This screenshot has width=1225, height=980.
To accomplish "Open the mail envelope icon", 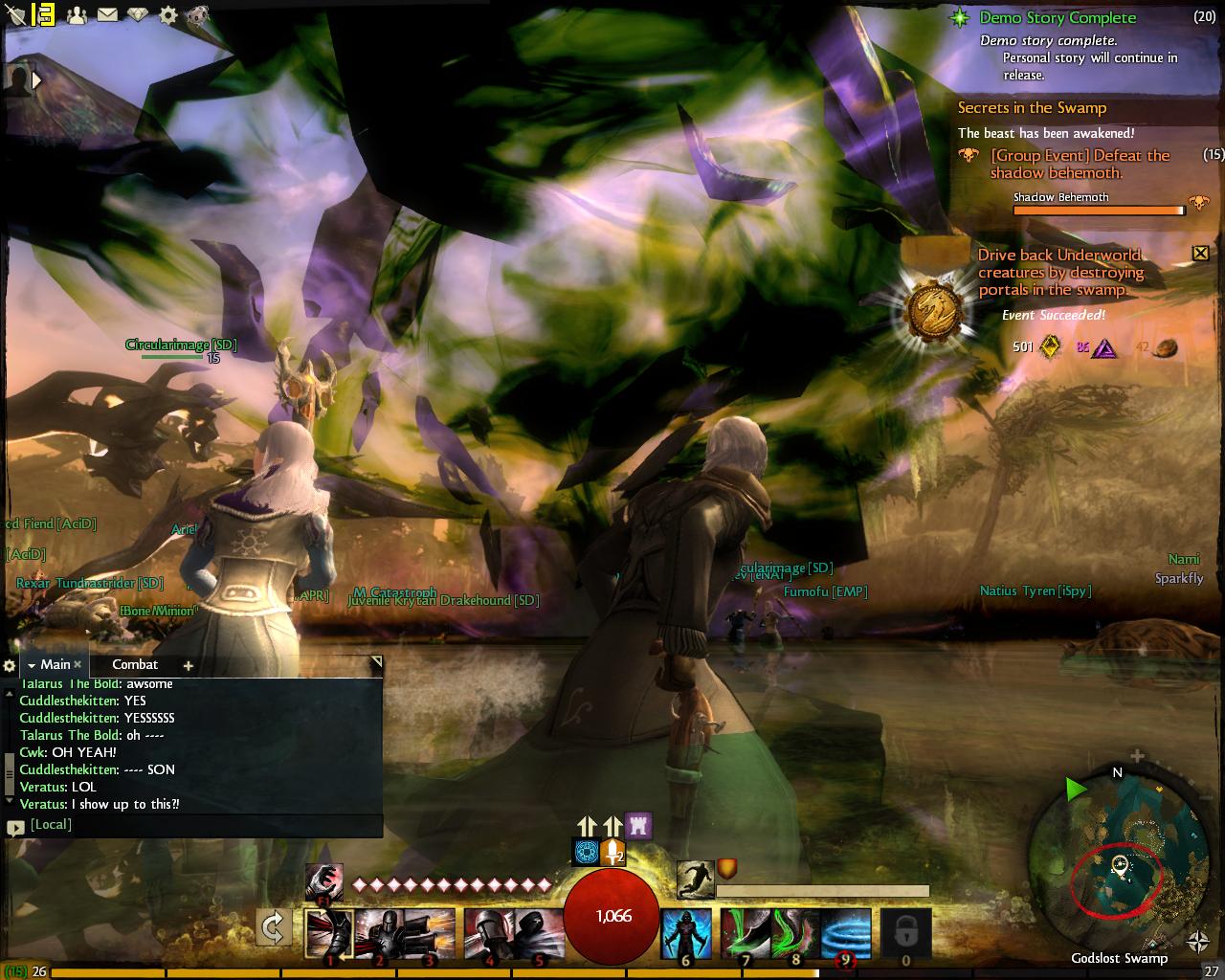I will click(106, 14).
